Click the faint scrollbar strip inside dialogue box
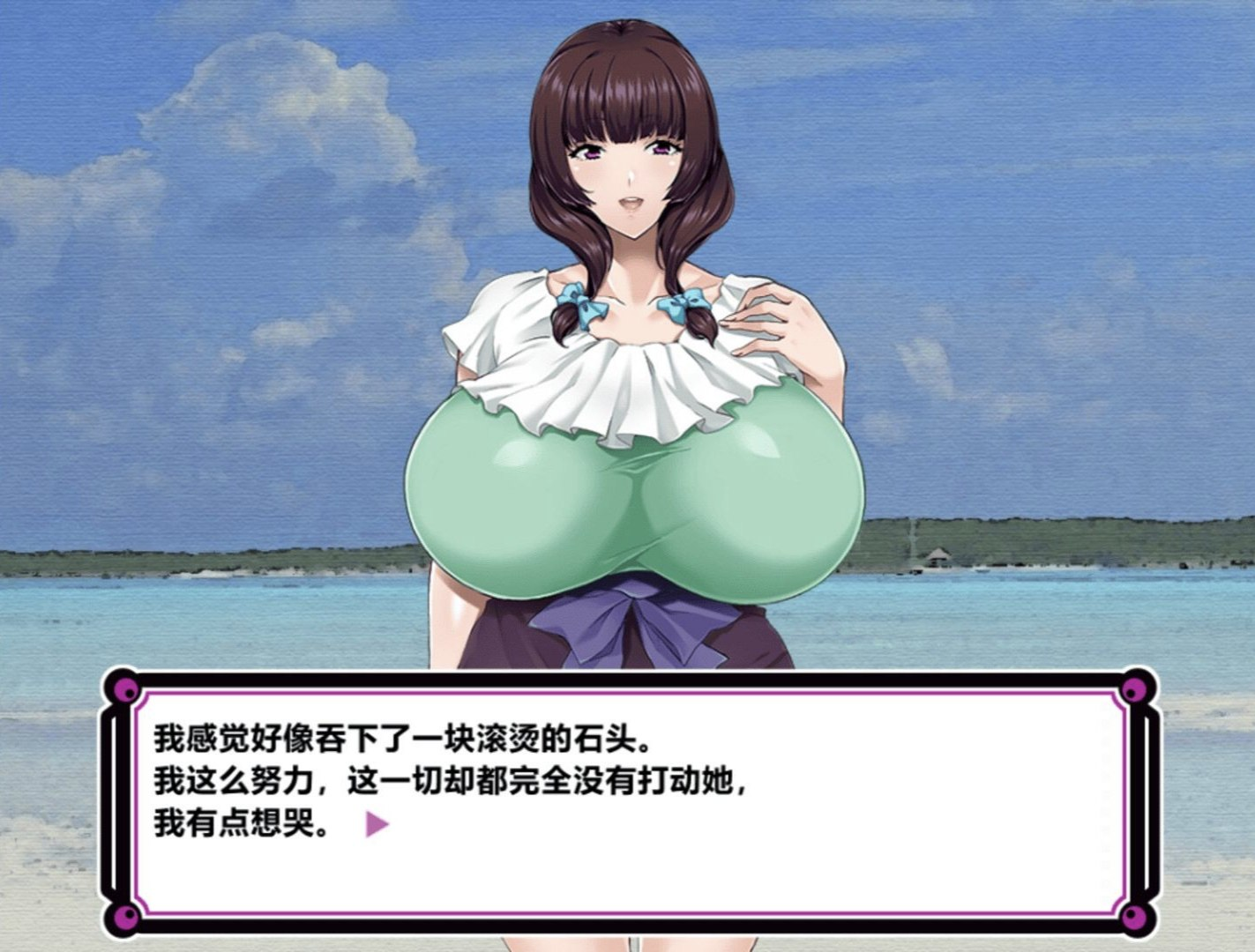Image resolution: width=1255 pixels, height=952 pixels. click(x=1104, y=802)
